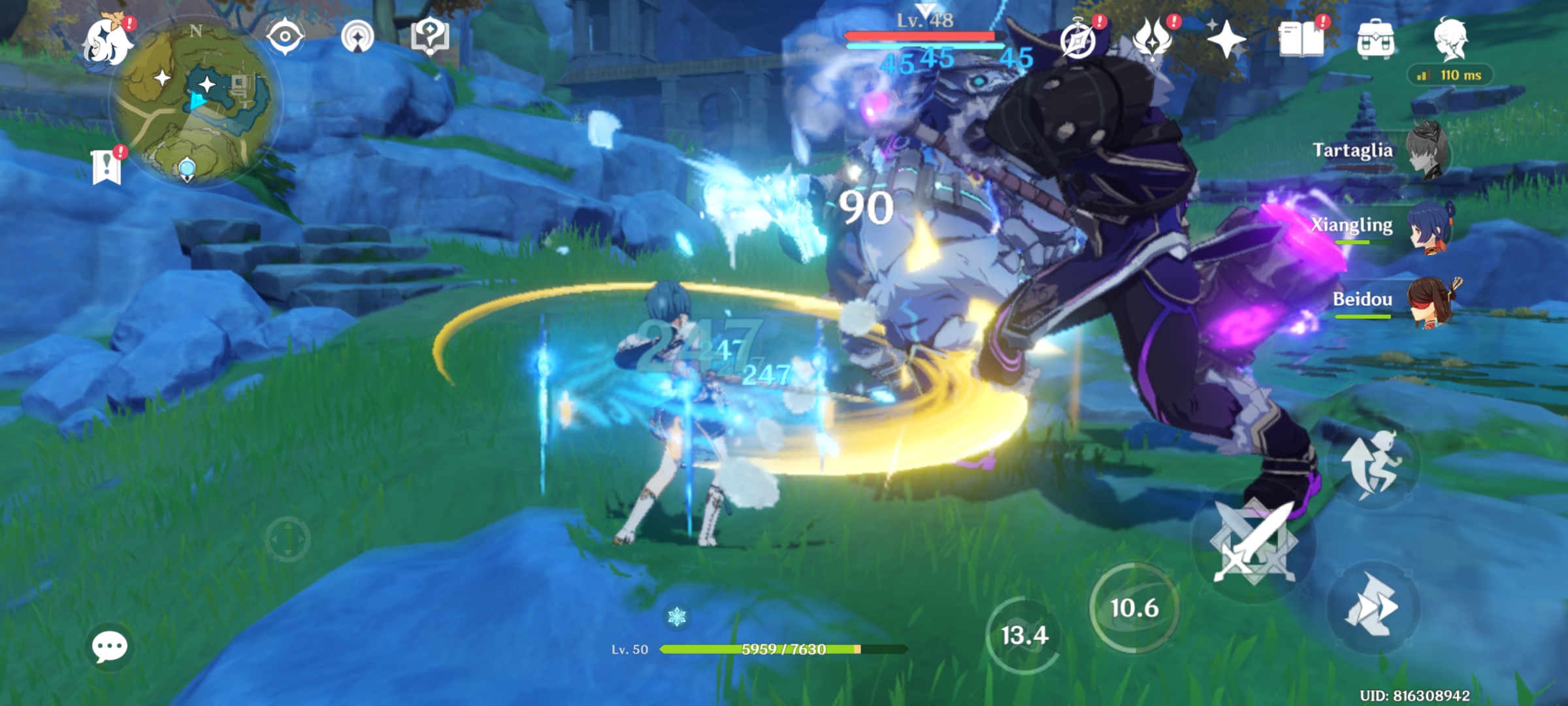The height and width of the screenshot is (706, 1568).
Task: Open the adventurer handbook
Action: [x=1301, y=41]
